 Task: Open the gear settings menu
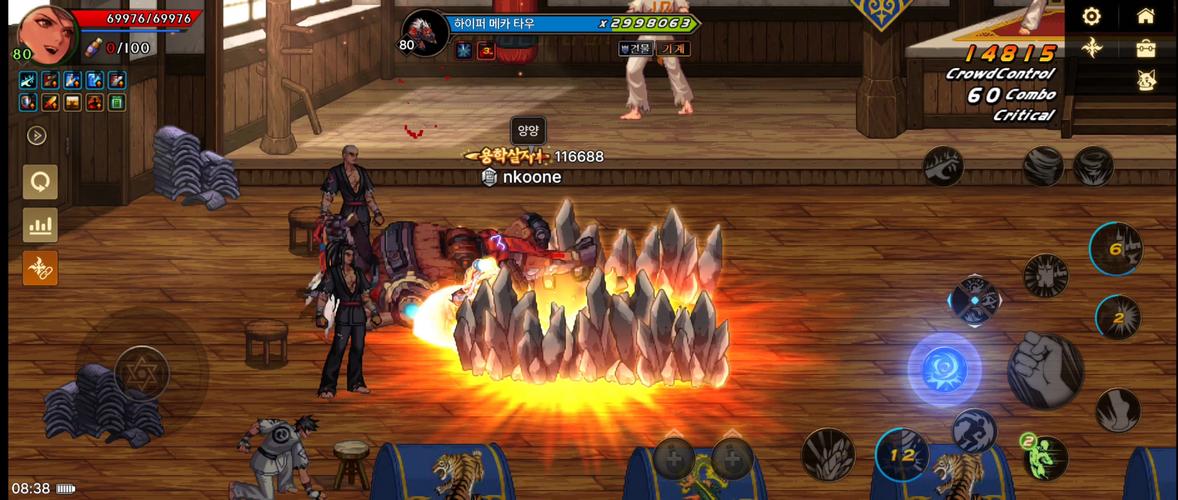coord(1092,16)
